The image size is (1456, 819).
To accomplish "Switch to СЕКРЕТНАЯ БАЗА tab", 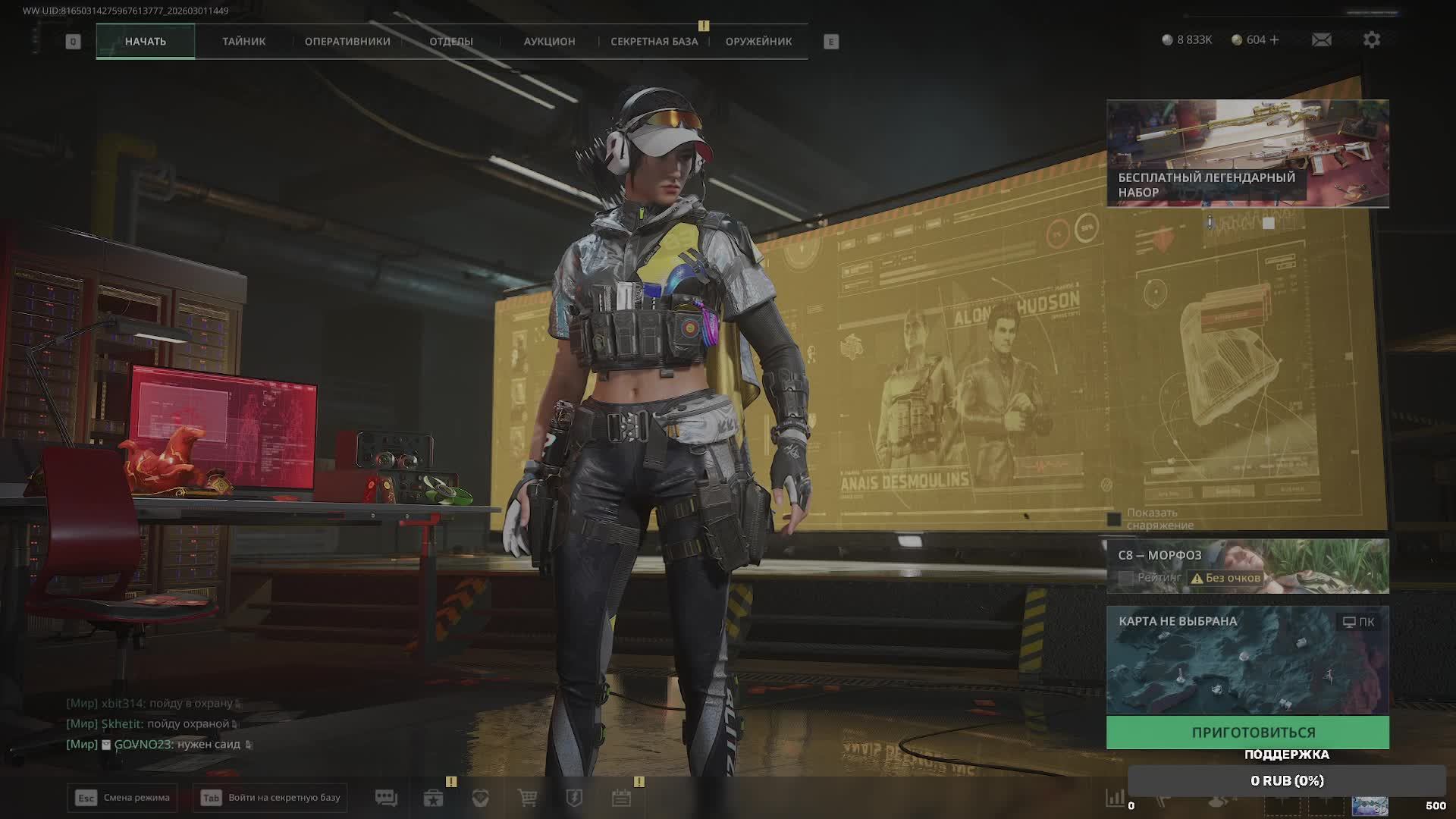I will pyautogui.click(x=654, y=42).
